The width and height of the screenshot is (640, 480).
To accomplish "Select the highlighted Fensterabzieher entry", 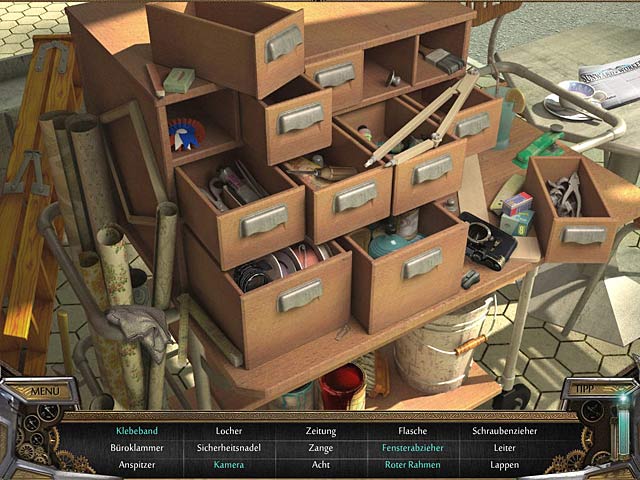I will 412,447.
